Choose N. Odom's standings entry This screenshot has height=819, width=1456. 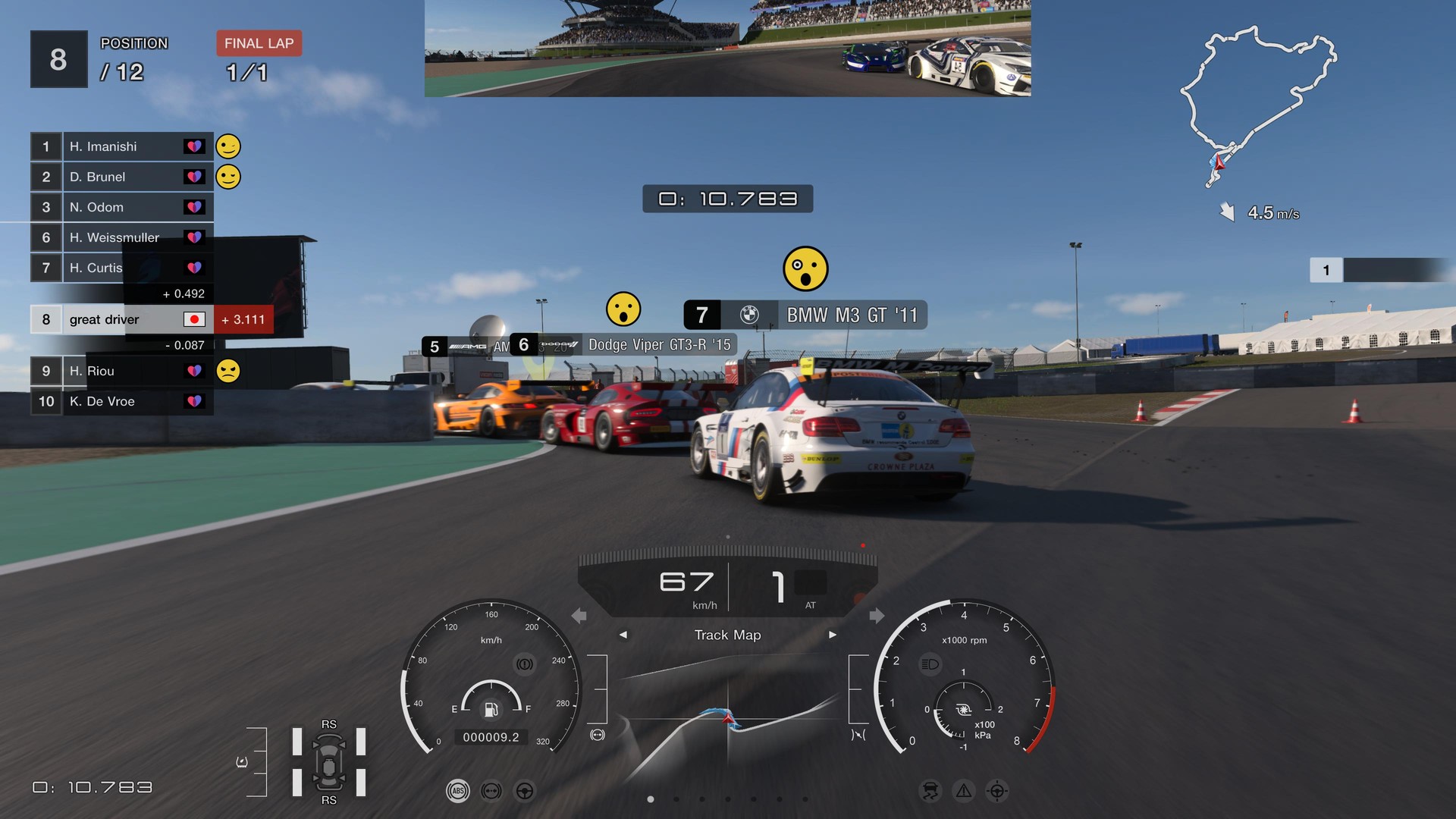(121, 207)
